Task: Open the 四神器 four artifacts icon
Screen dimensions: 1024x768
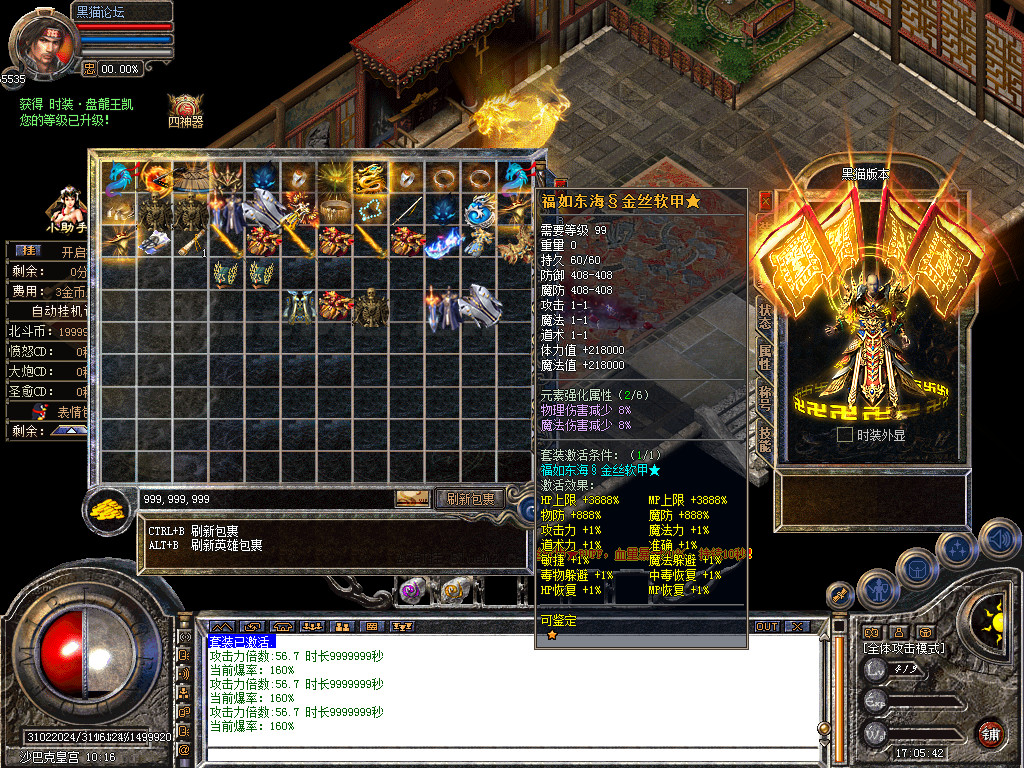Action: coord(185,108)
